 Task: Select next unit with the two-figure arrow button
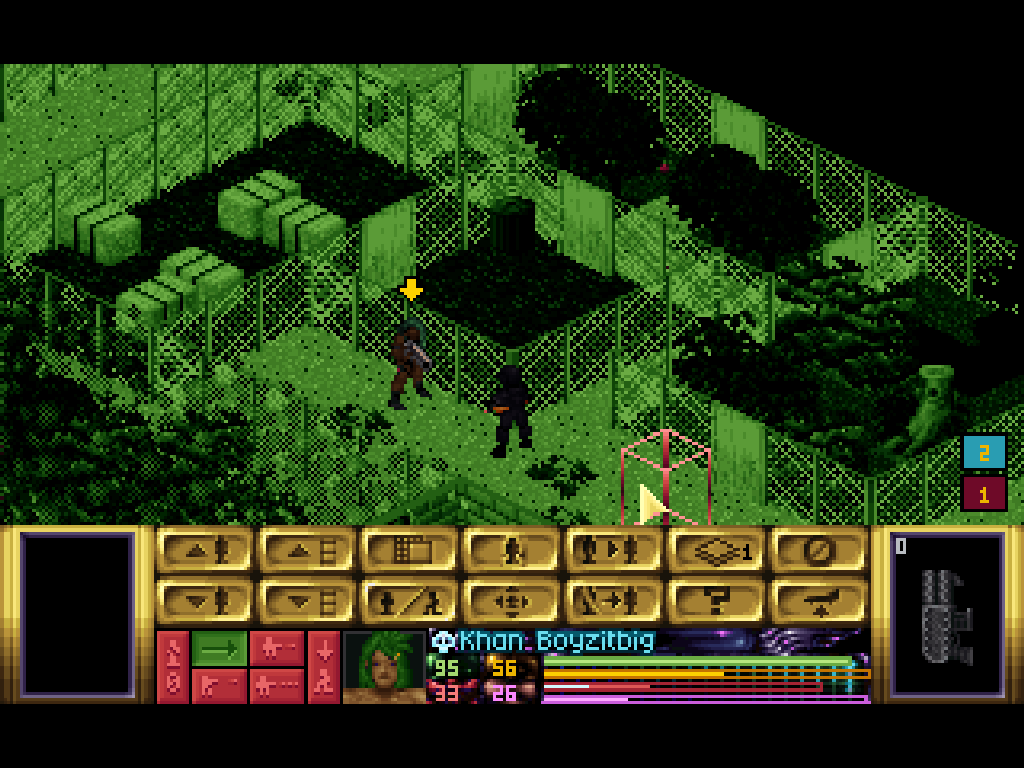[x=614, y=551]
